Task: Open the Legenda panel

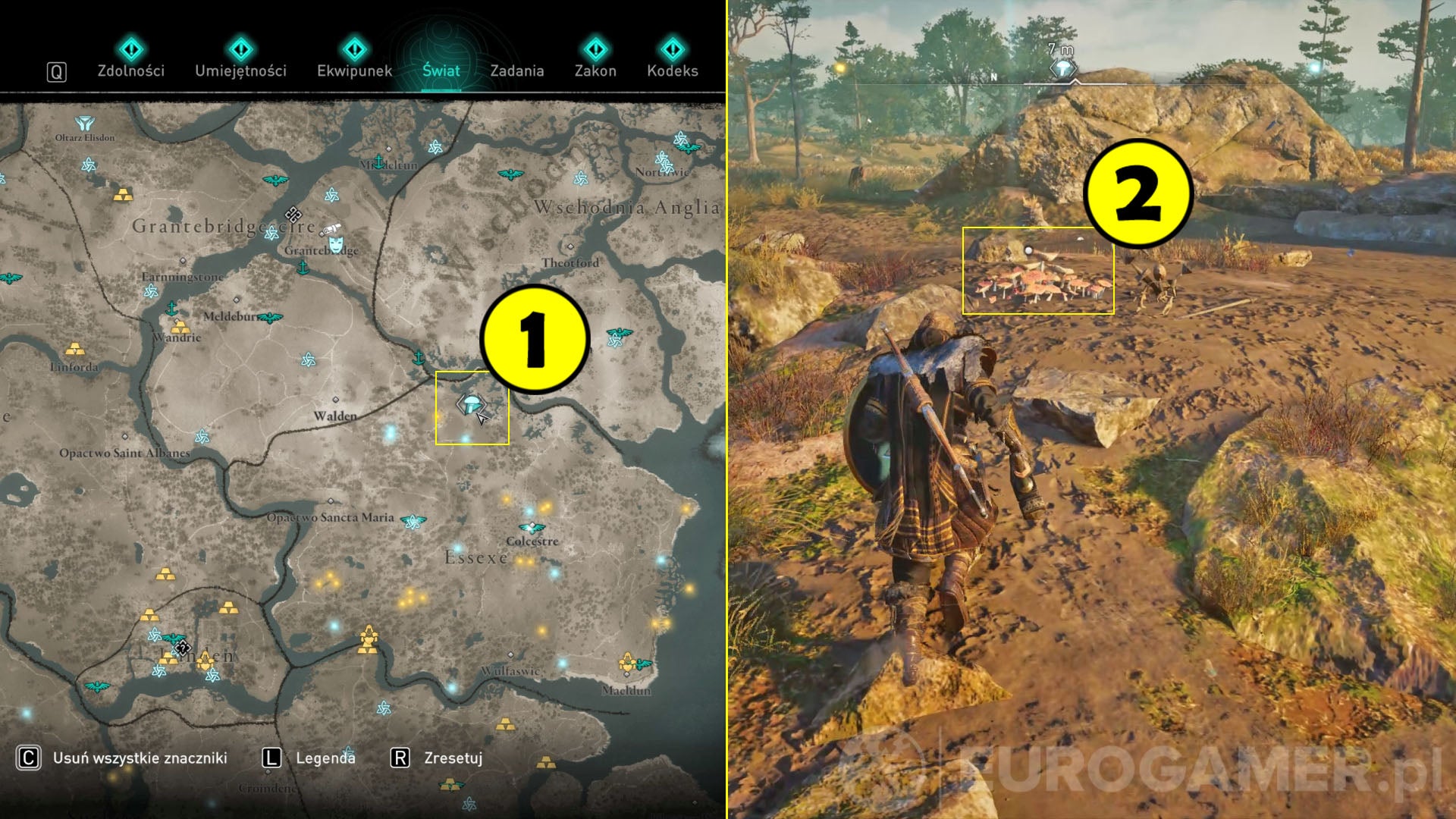Action: [323, 758]
